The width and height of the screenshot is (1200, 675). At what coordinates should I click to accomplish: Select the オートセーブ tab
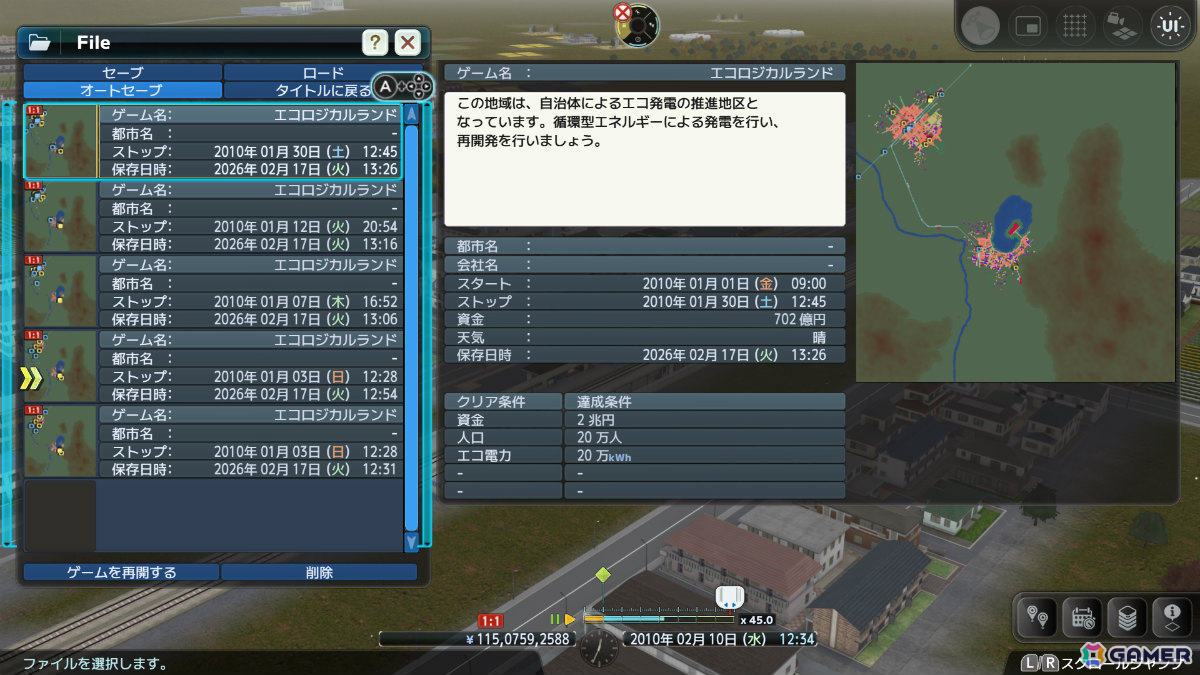click(x=122, y=90)
